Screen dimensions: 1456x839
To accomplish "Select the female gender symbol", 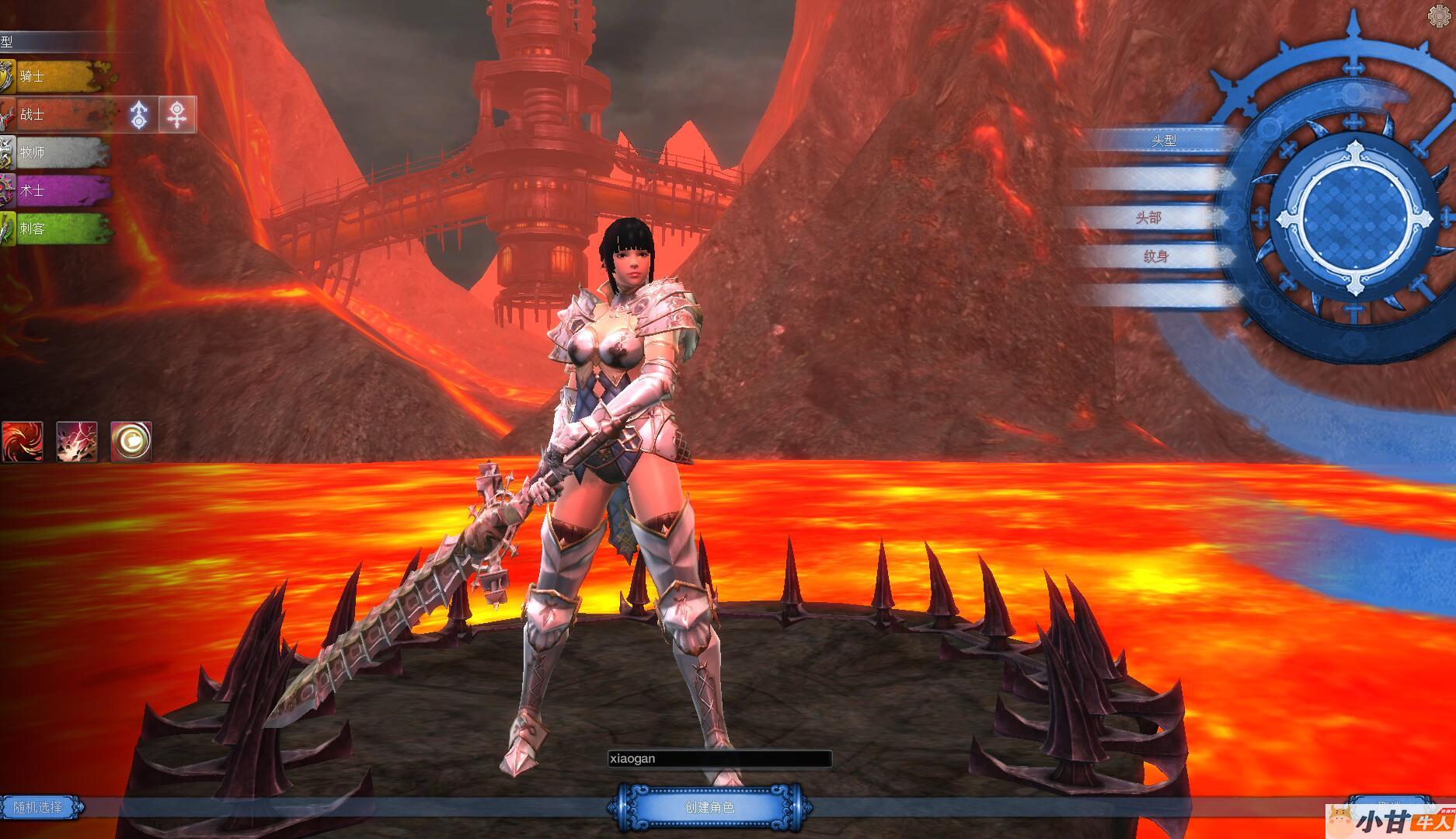I will [177, 115].
